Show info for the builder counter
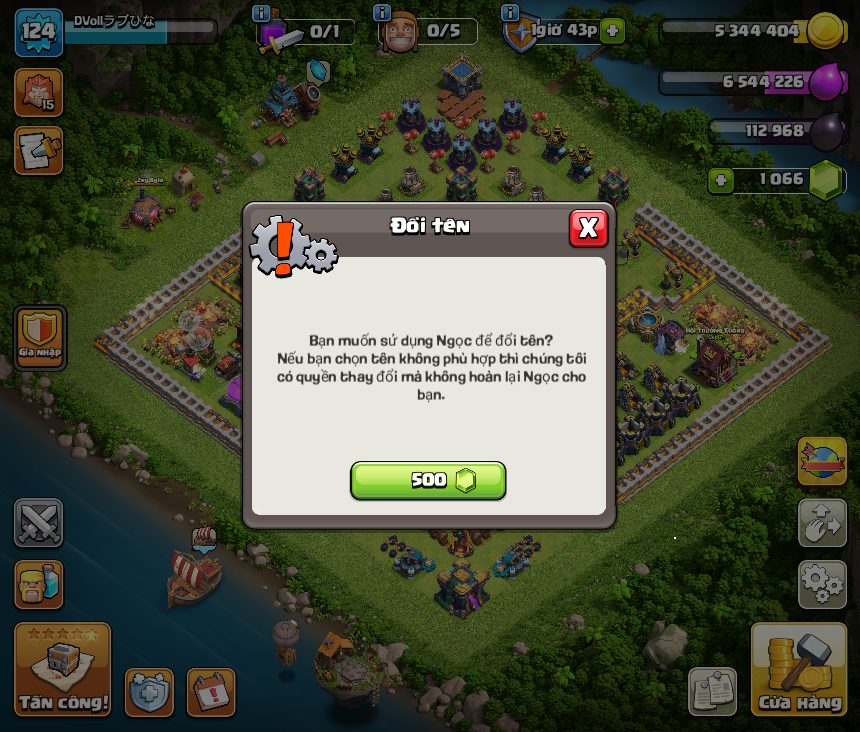Viewport: 860px width, 732px height. [381, 13]
